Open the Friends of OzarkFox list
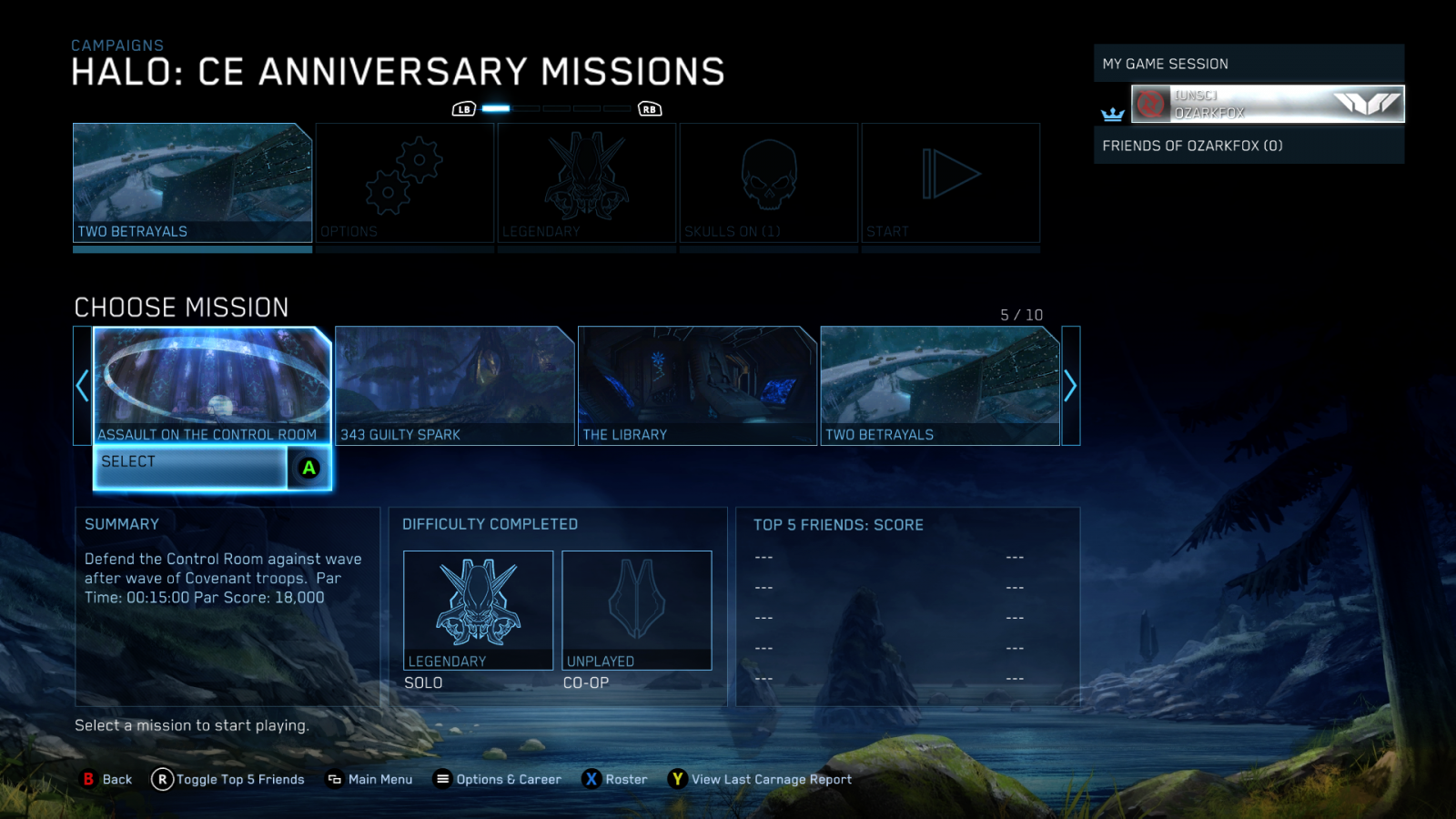This screenshot has width=1456, height=819. (1249, 146)
